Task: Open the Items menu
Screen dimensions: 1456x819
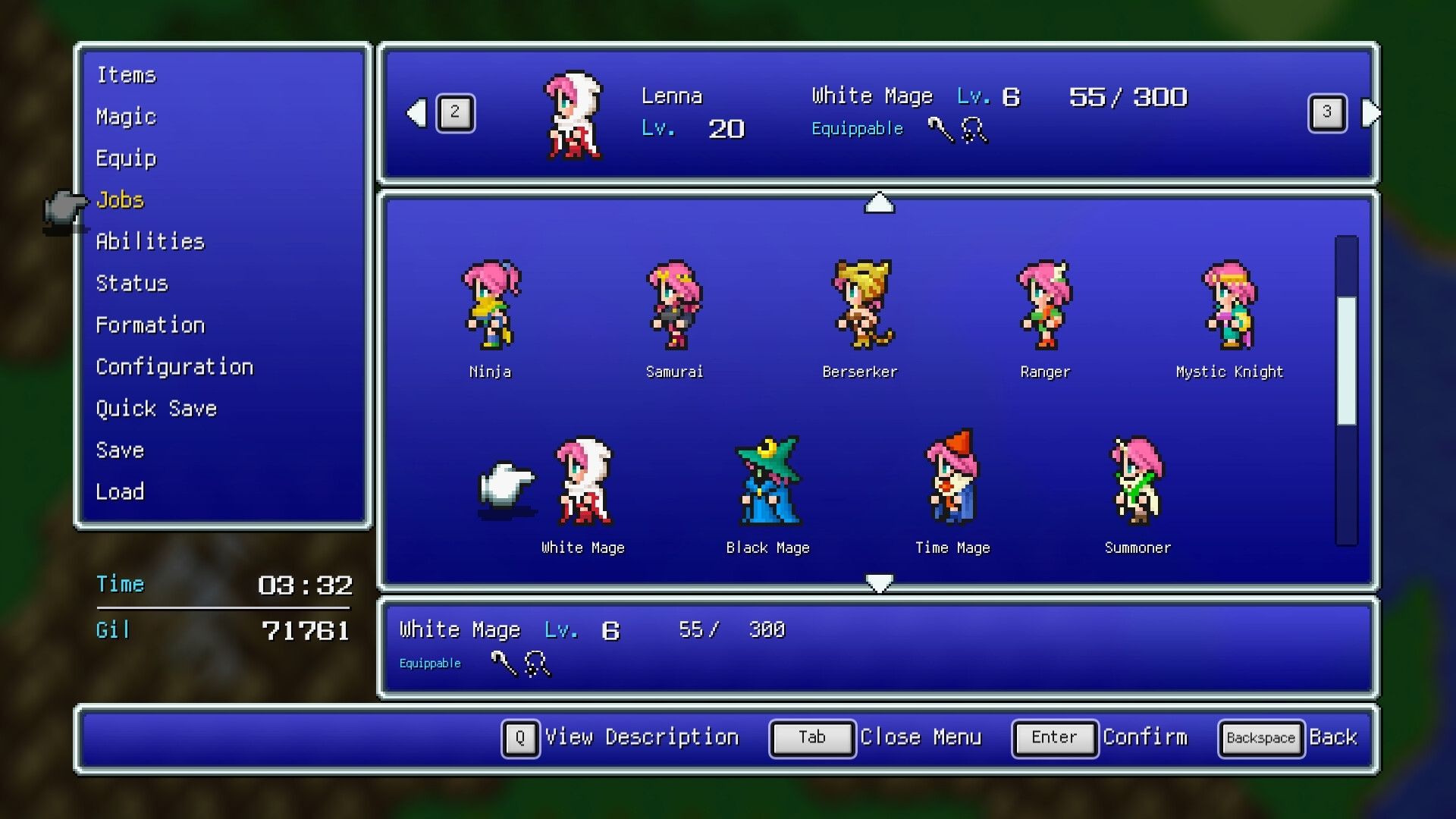Action: (x=126, y=74)
